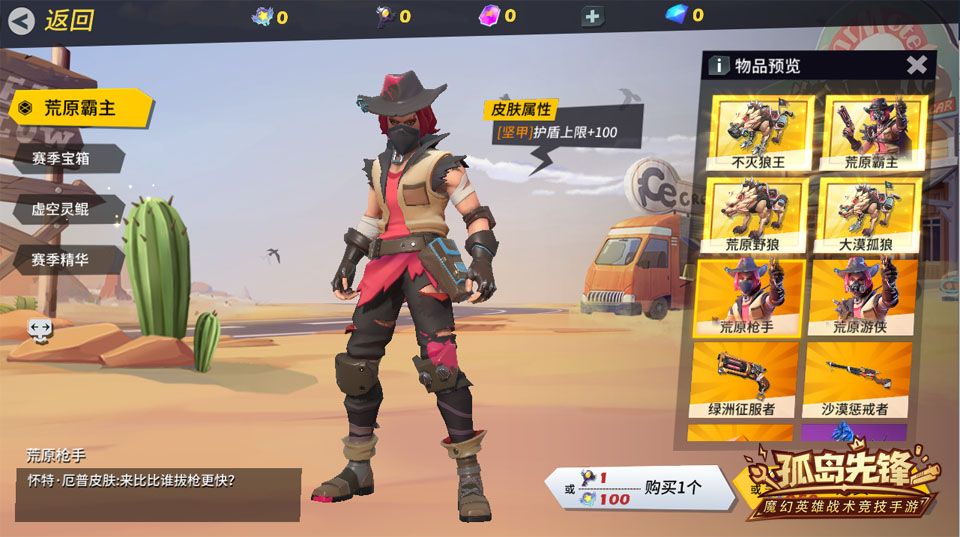Add currency with the plus button

click(592, 16)
